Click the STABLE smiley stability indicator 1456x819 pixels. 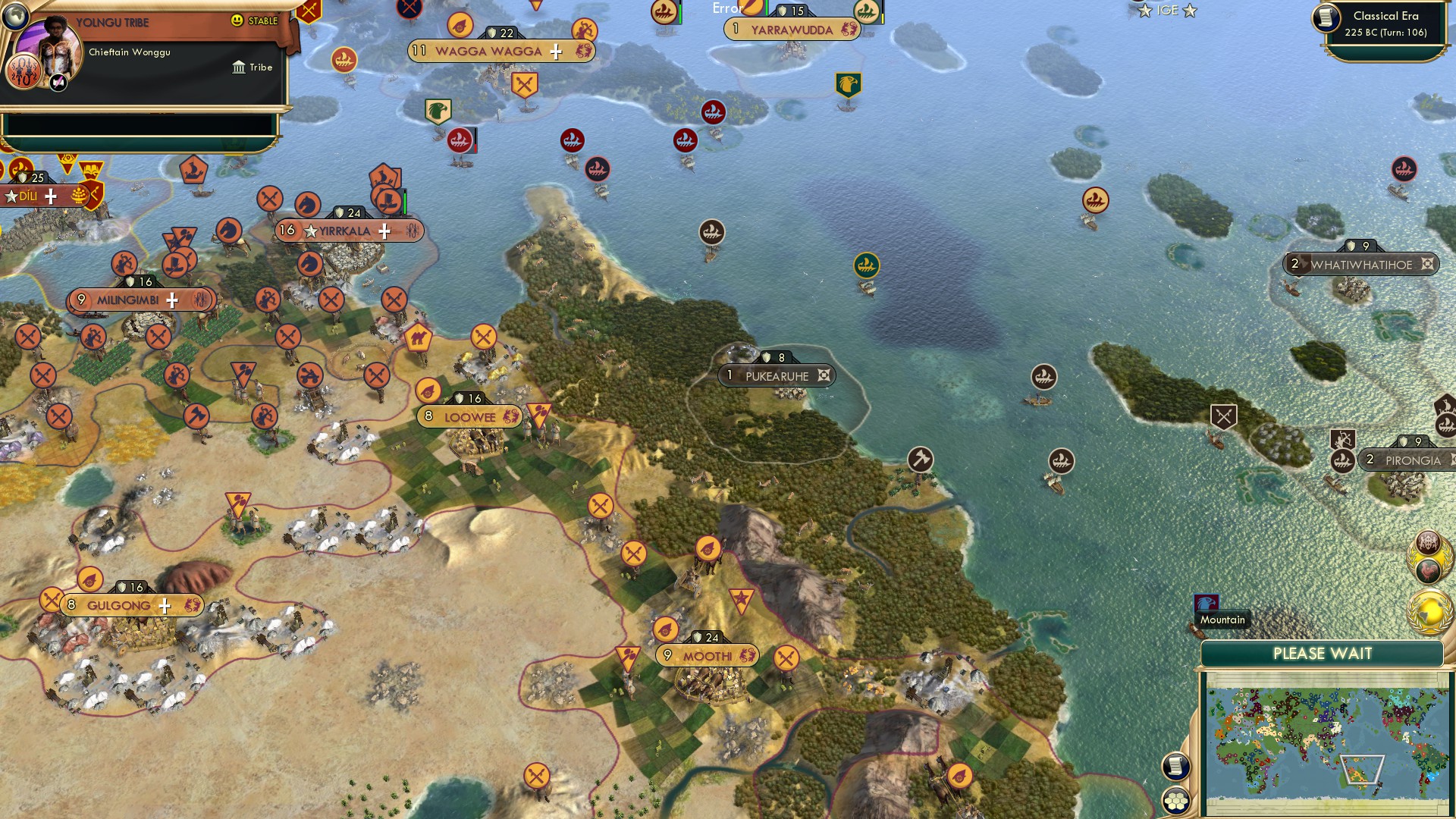tap(238, 22)
